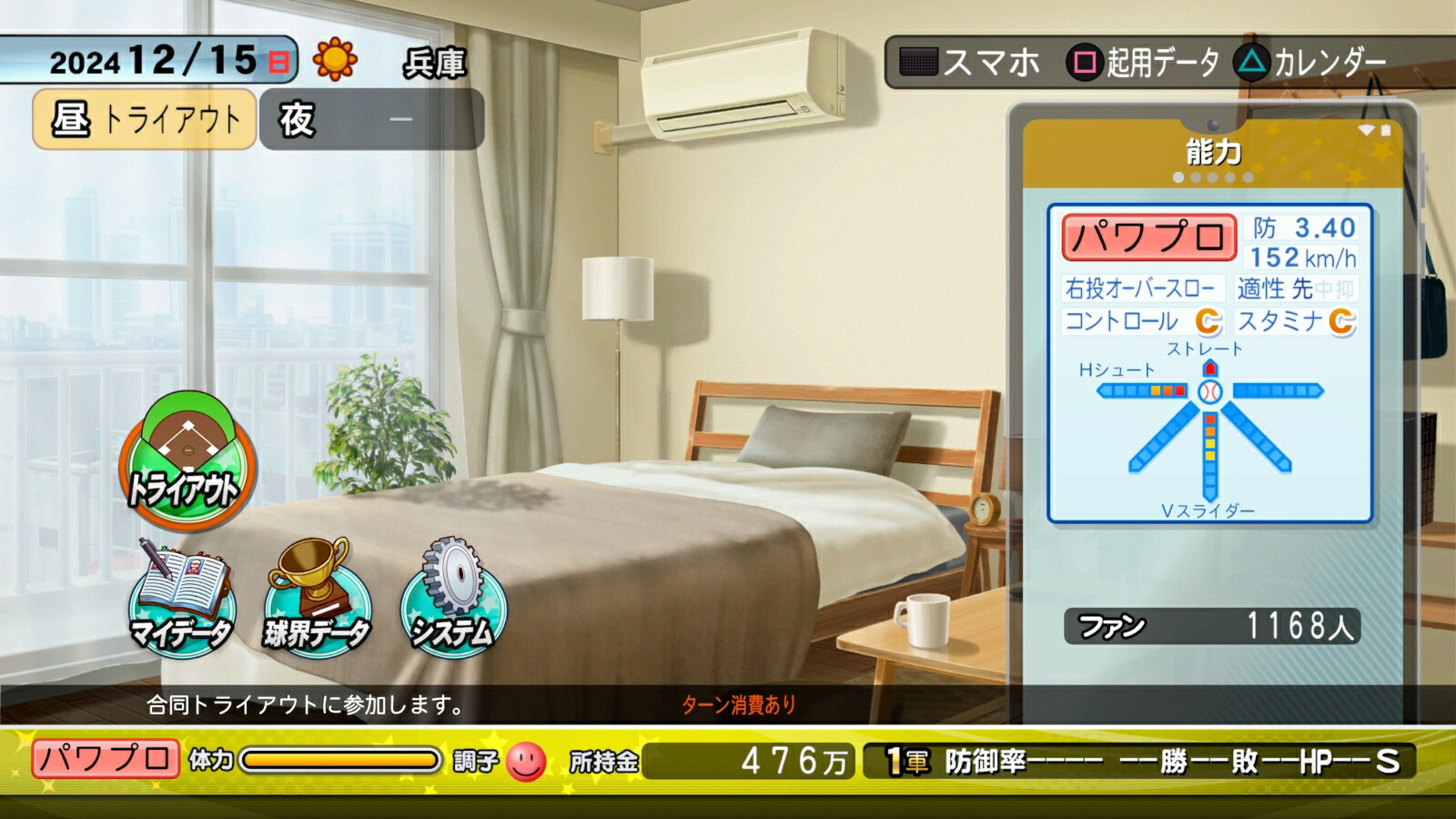The image size is (1456, 819).
Task: Select the パワプロ player ability card
Action: 1209,363
